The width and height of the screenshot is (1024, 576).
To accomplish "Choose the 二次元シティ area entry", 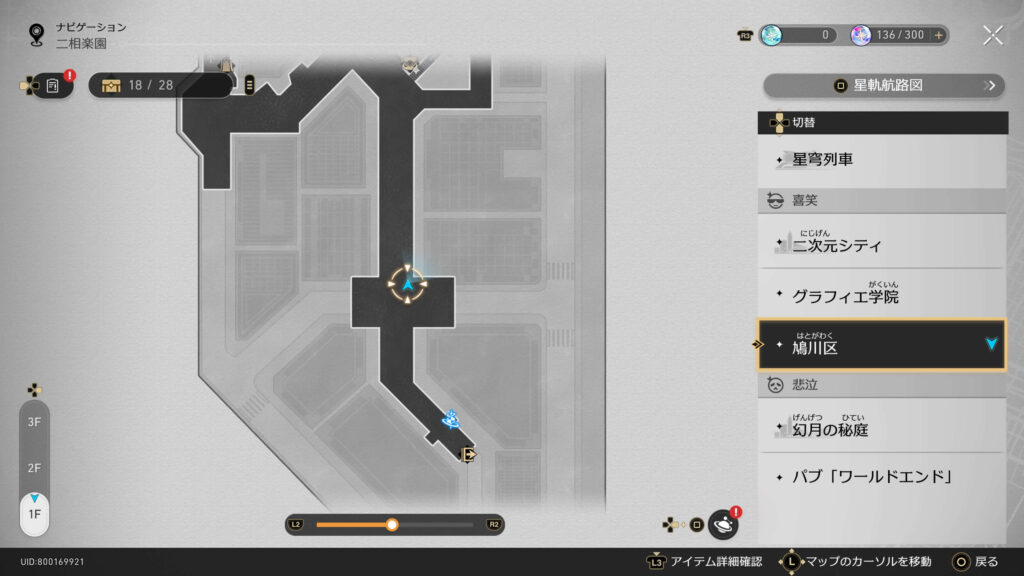I will [x=882, y=243].
